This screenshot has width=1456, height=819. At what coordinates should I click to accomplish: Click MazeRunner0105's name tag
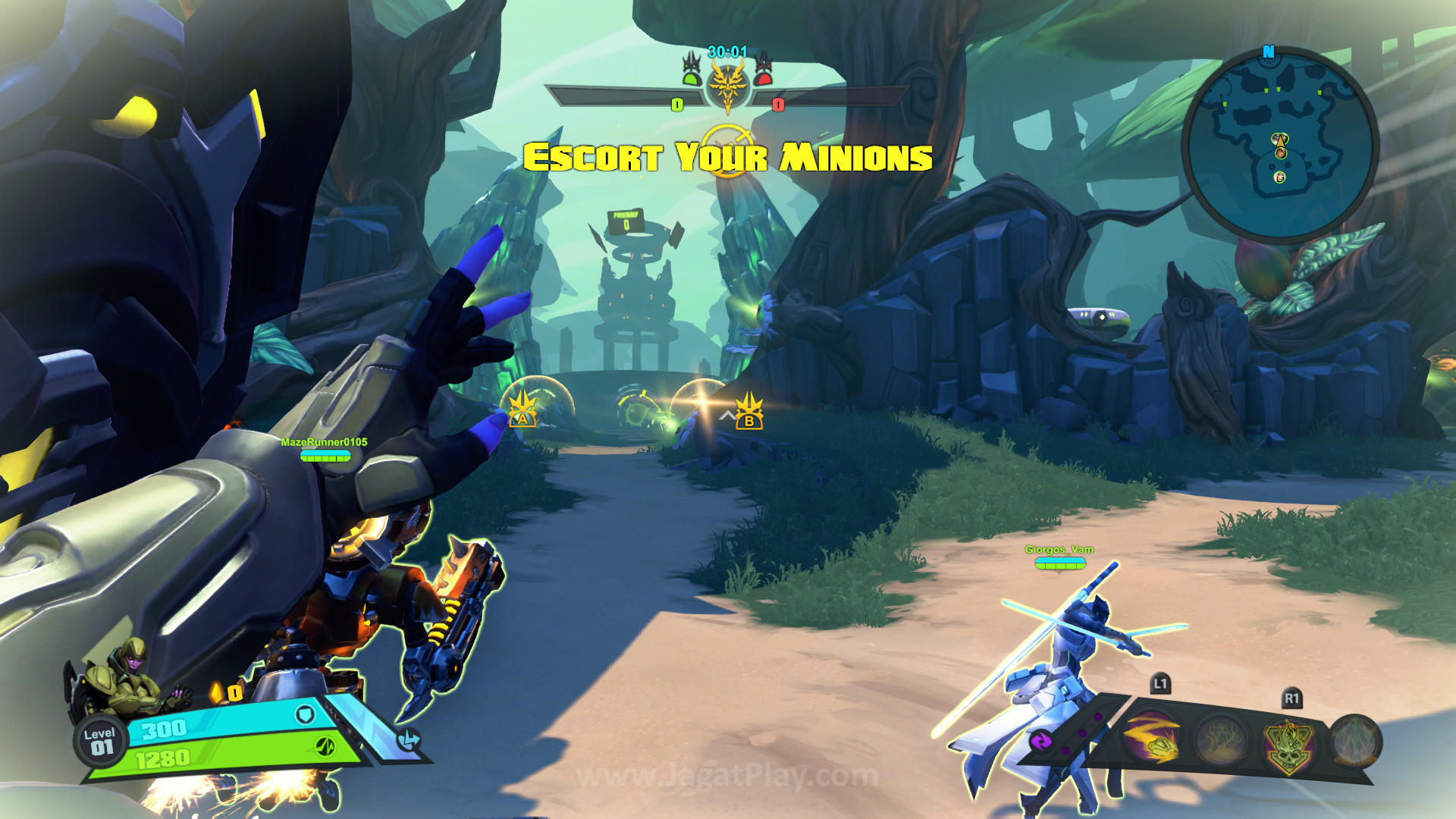pos(324,442)
